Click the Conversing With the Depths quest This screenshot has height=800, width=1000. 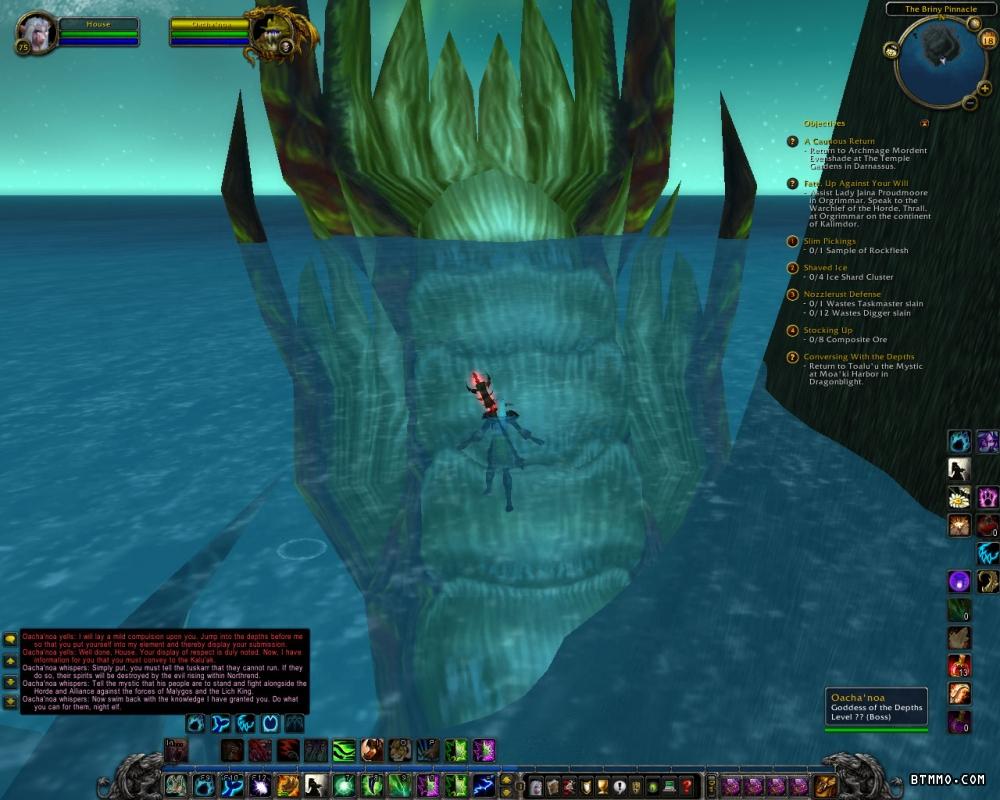tap(858, 356)
